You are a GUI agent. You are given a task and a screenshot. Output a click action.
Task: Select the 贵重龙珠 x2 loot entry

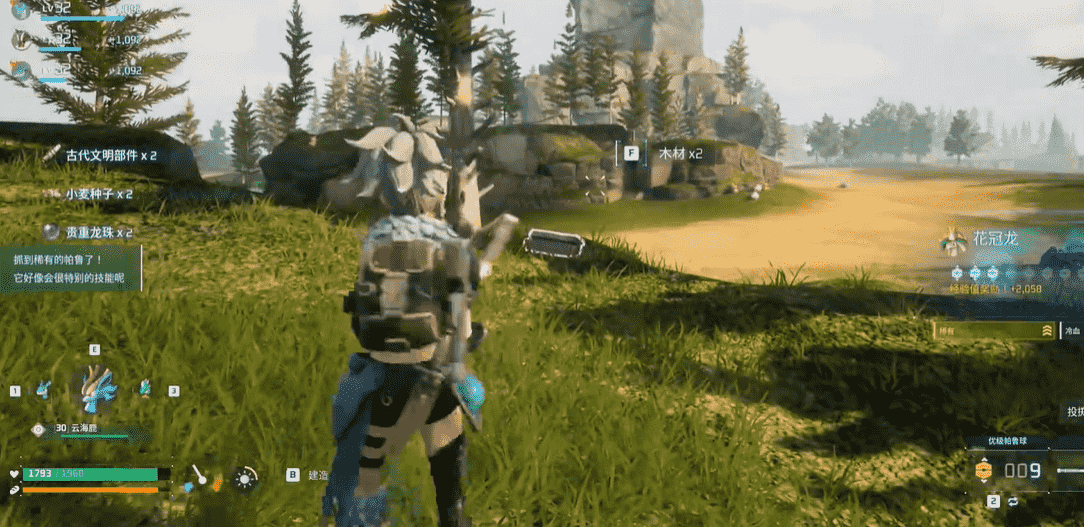point(98,232)
